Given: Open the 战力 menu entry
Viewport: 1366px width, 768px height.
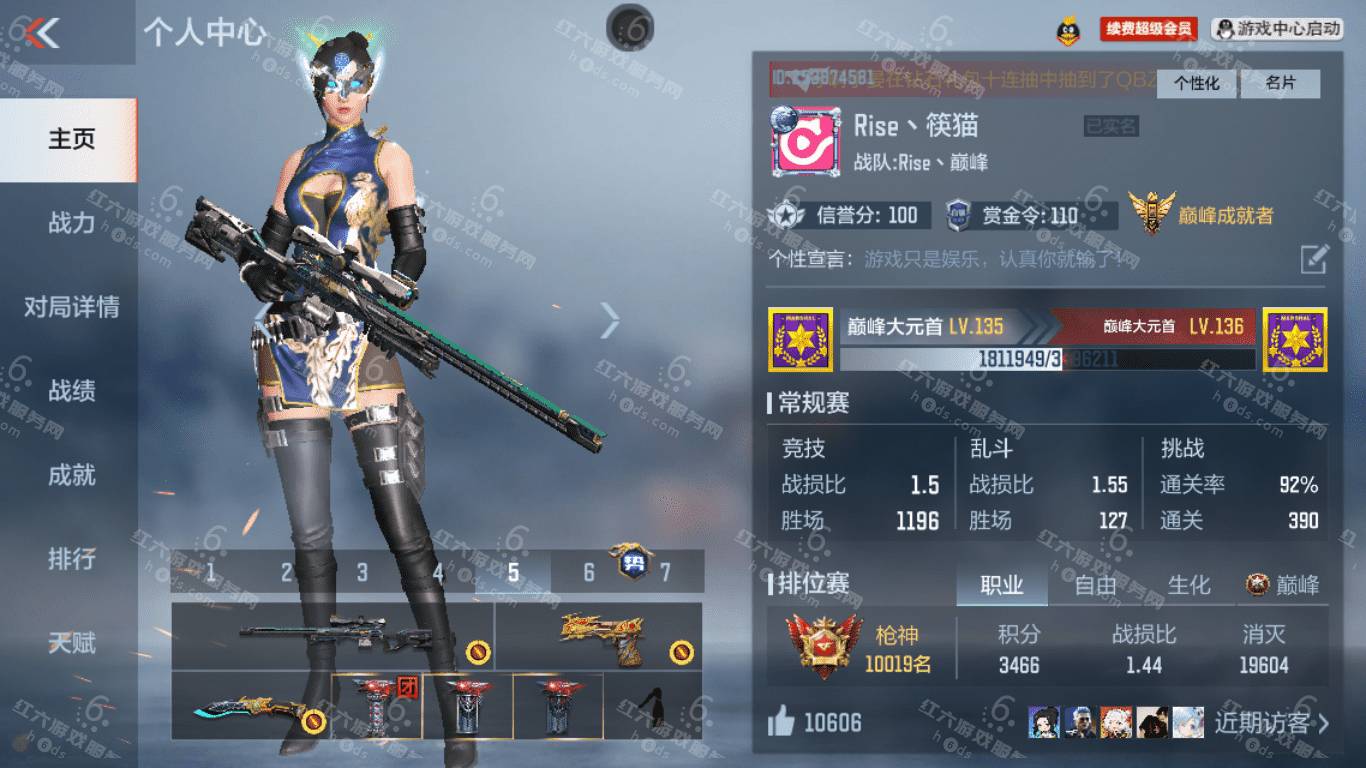Looking at the screenshot, I should click(71, 223).
